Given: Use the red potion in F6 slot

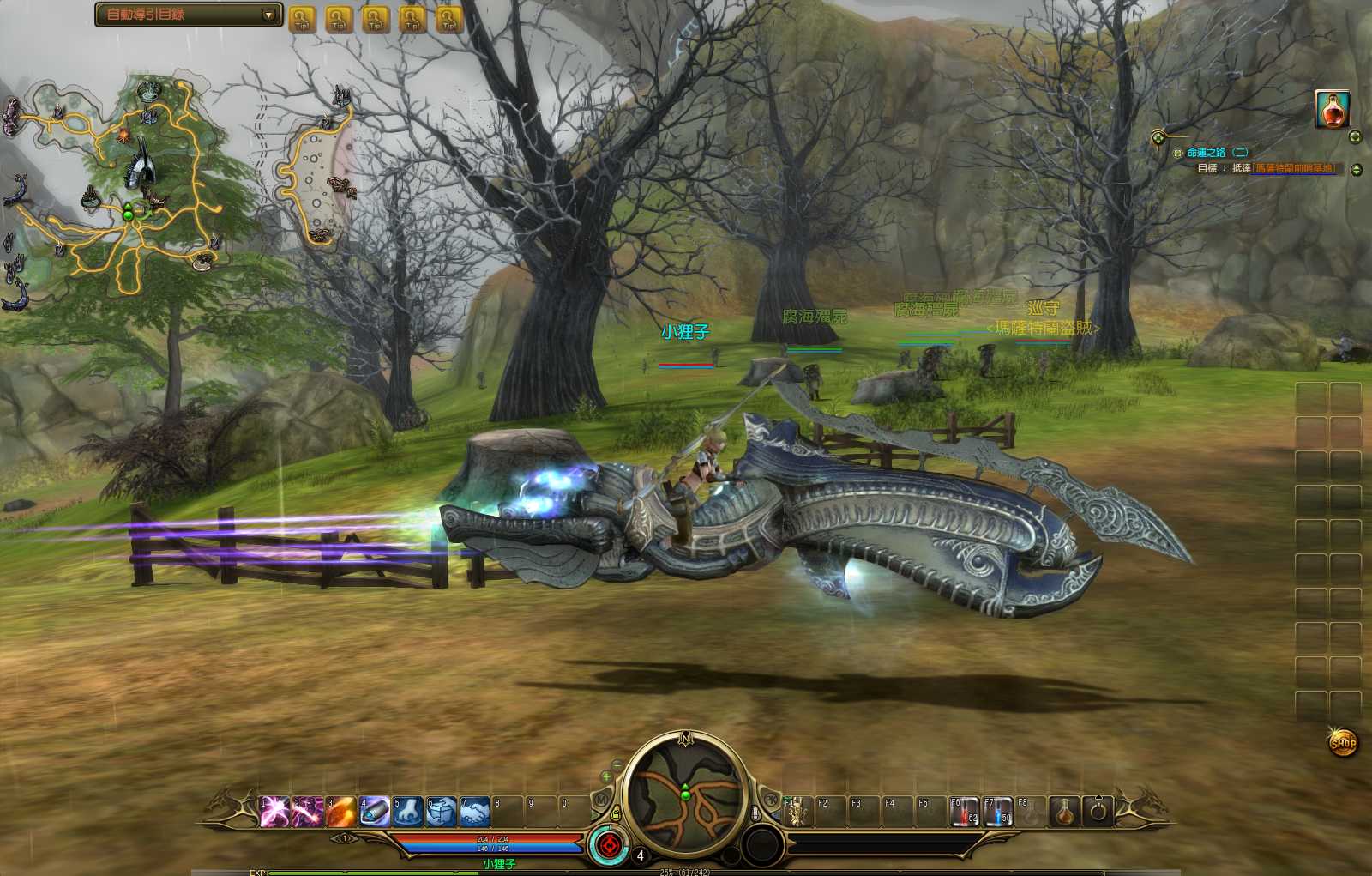Looking at the screenshot, I should click(964, 811).
